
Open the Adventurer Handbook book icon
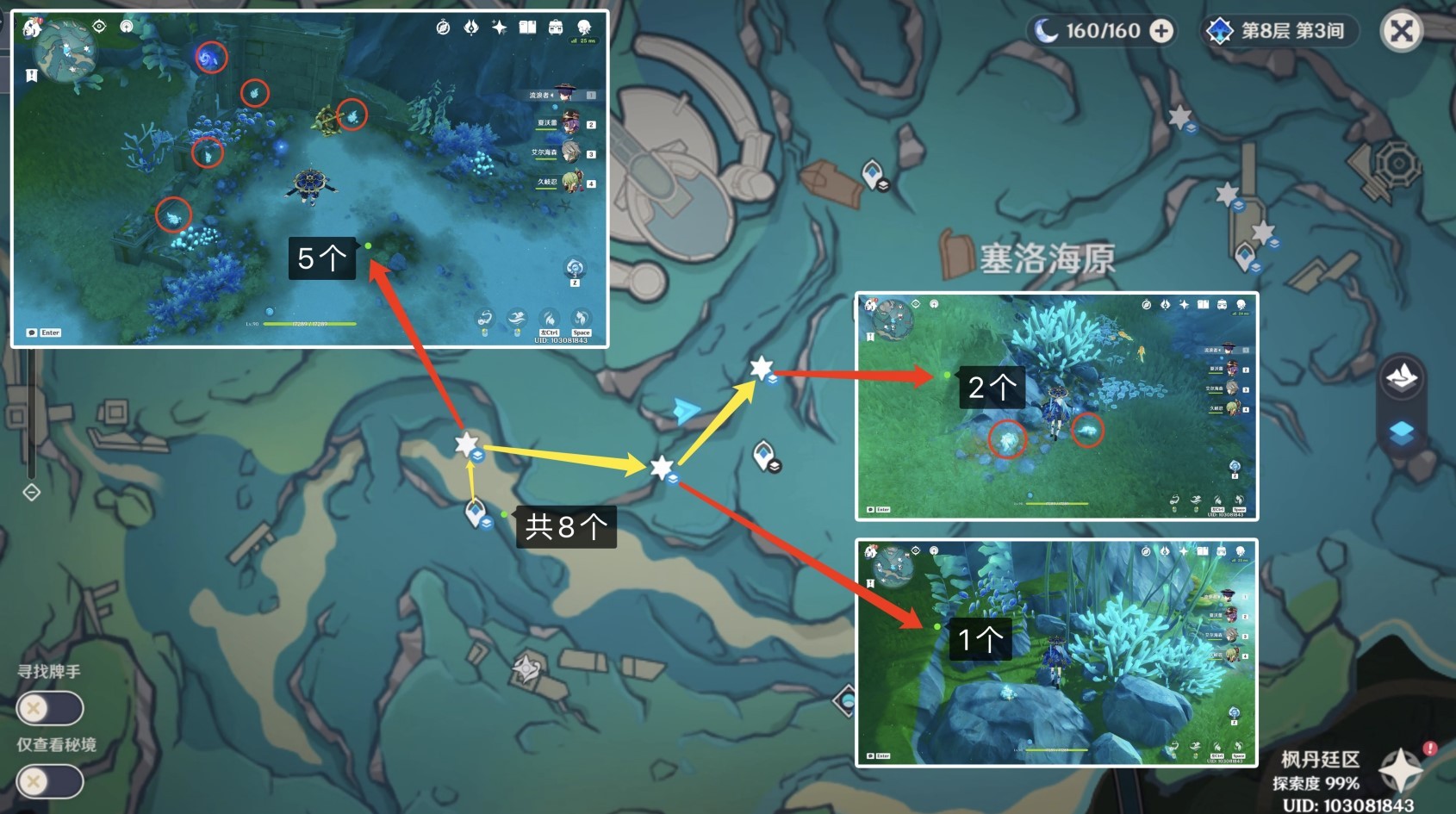[x=526, y=28]
